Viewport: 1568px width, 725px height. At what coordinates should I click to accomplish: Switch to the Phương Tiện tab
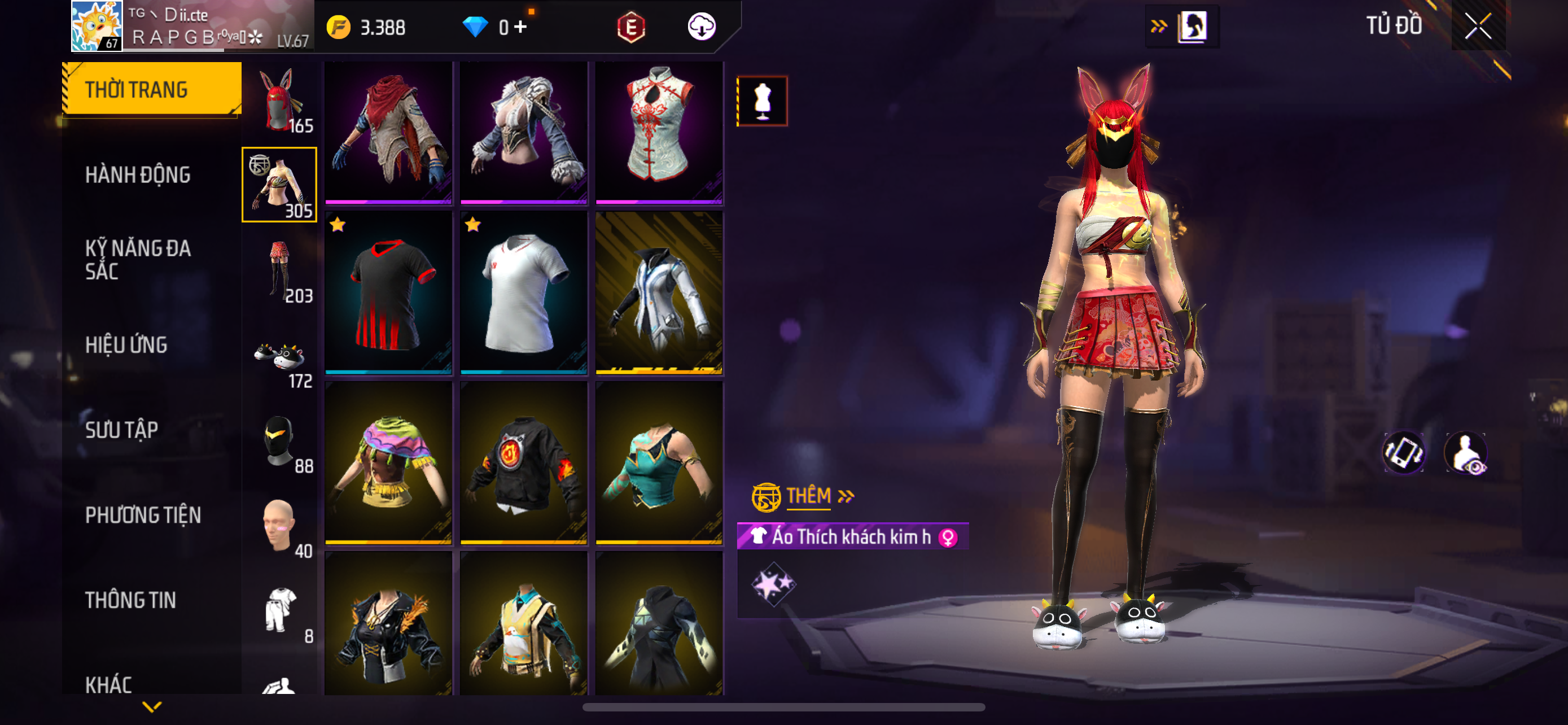(x=143, y=515)
